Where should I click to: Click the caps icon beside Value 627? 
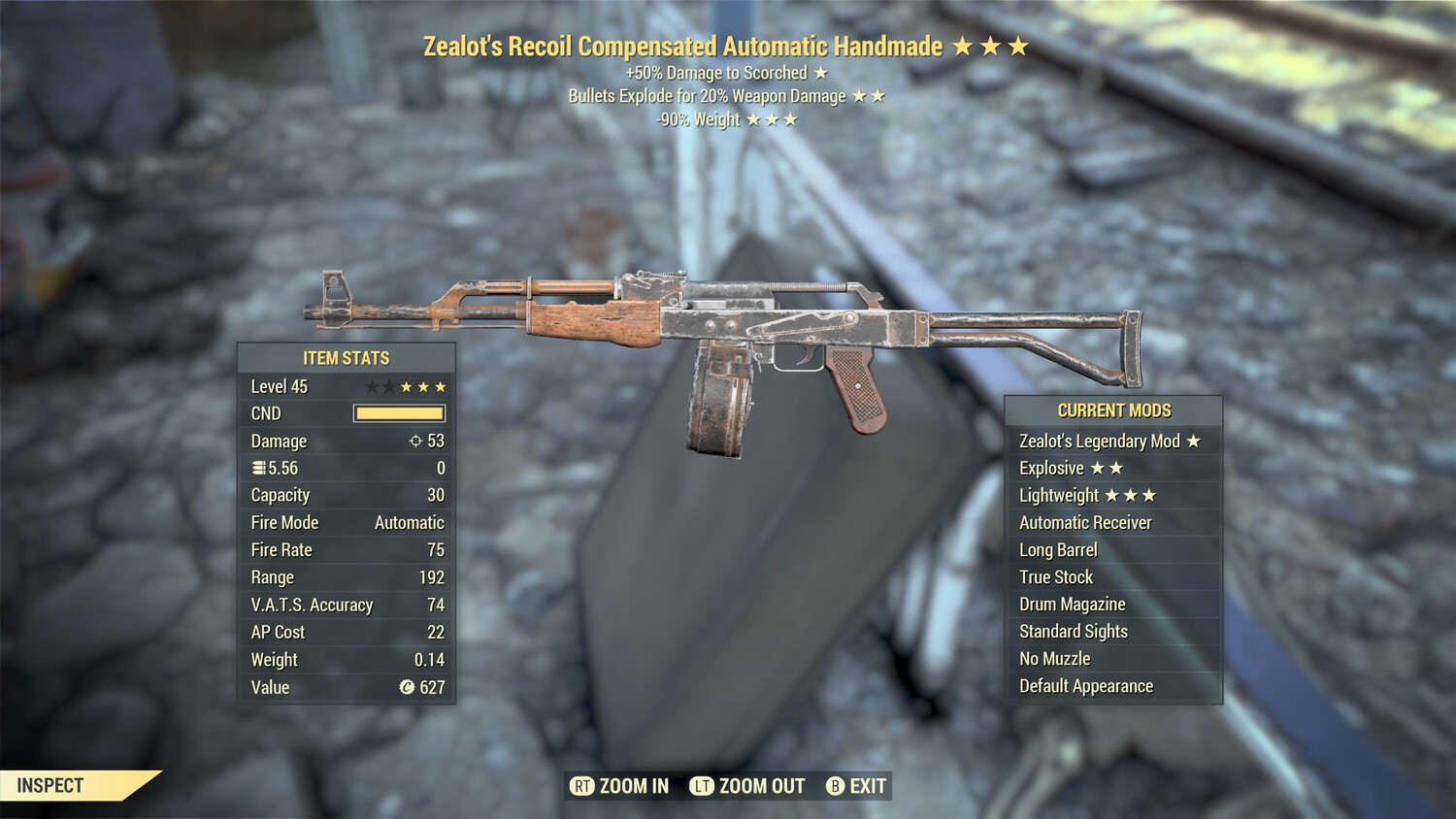pyautogui.click(x=408, y=688)
